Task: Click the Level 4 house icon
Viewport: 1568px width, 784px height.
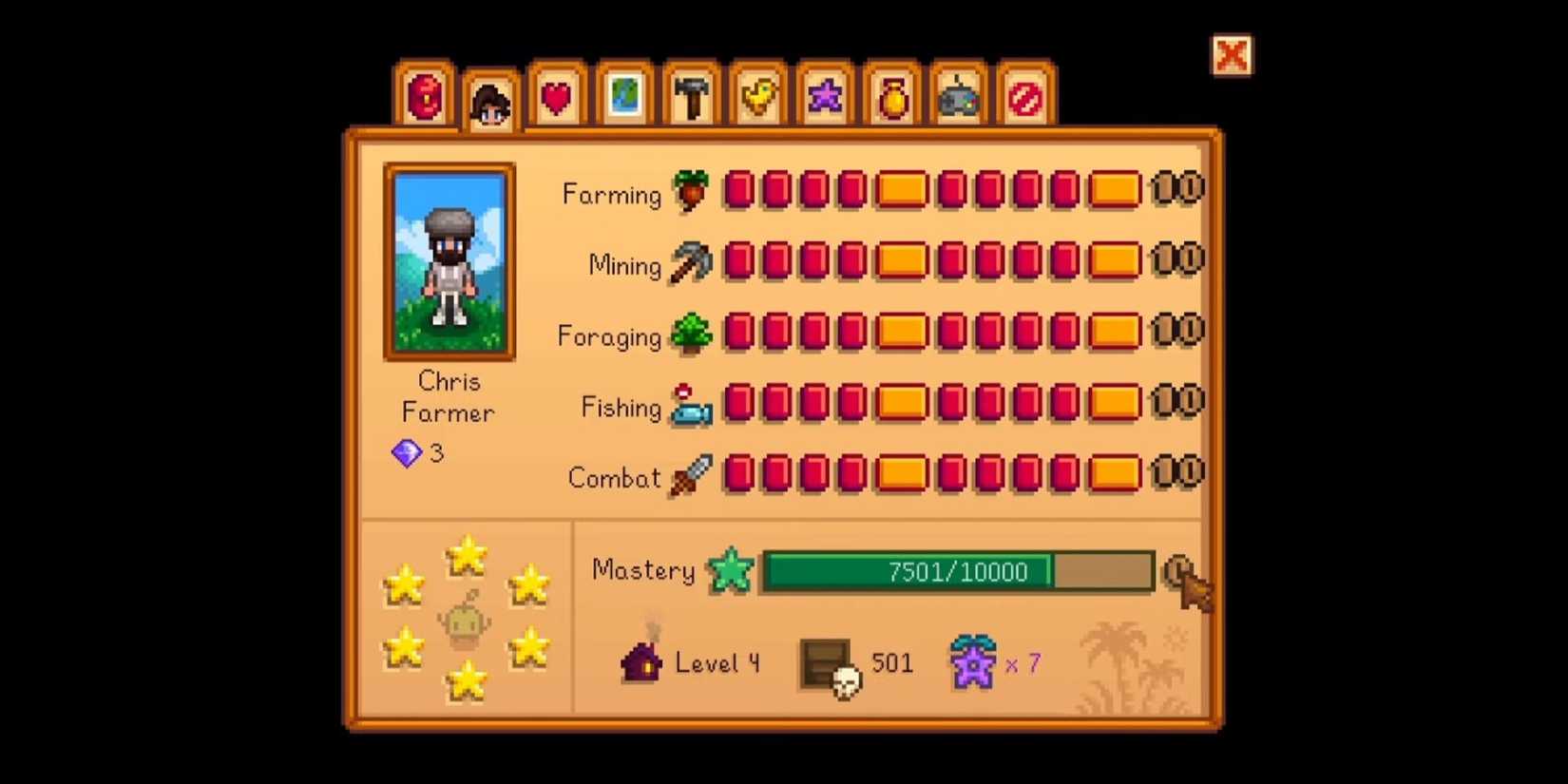Action: pos(643,660)
